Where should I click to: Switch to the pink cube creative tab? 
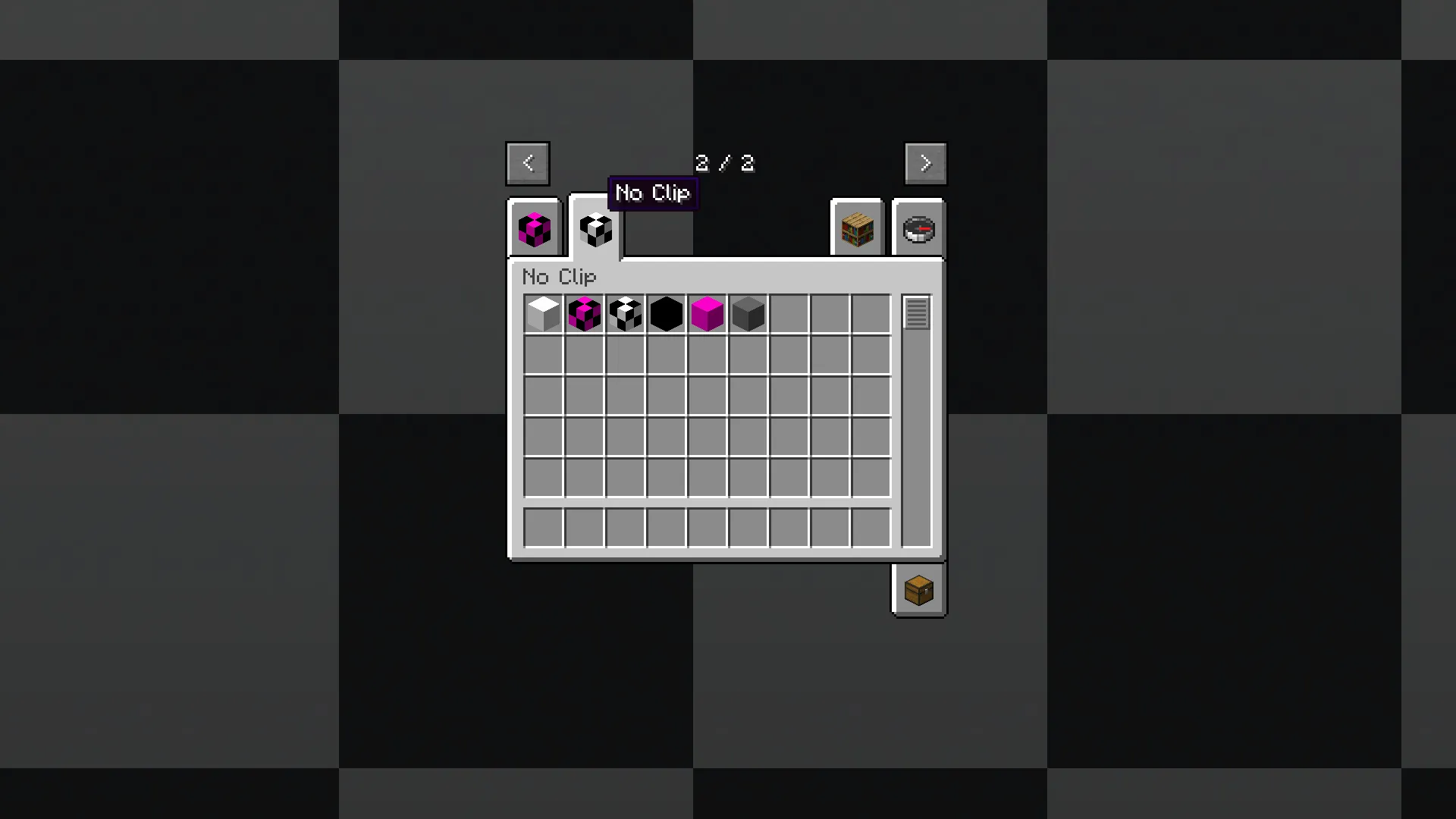[x=533, y=228]
